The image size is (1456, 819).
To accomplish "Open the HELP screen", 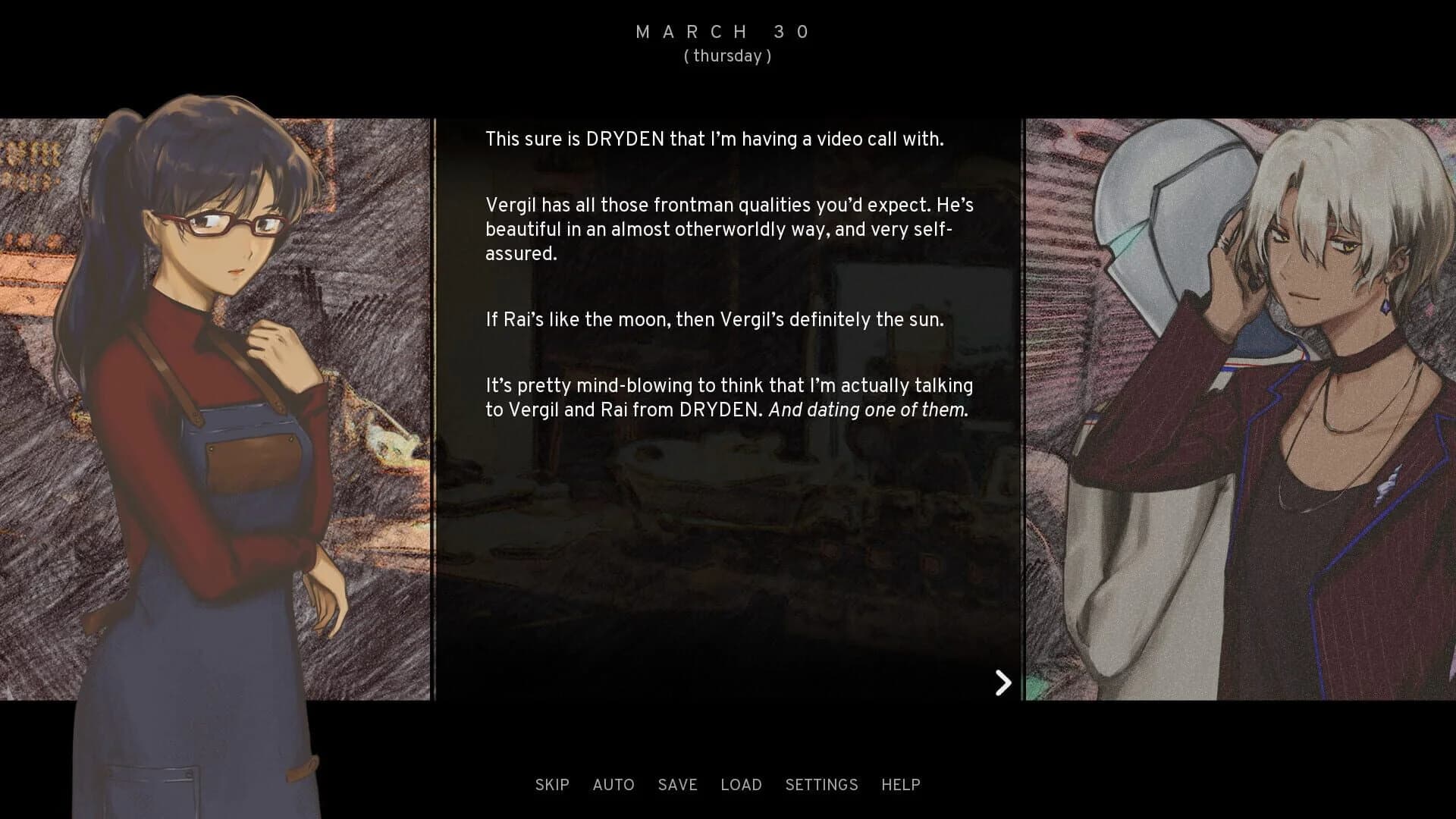I will [x=900, y=785].
